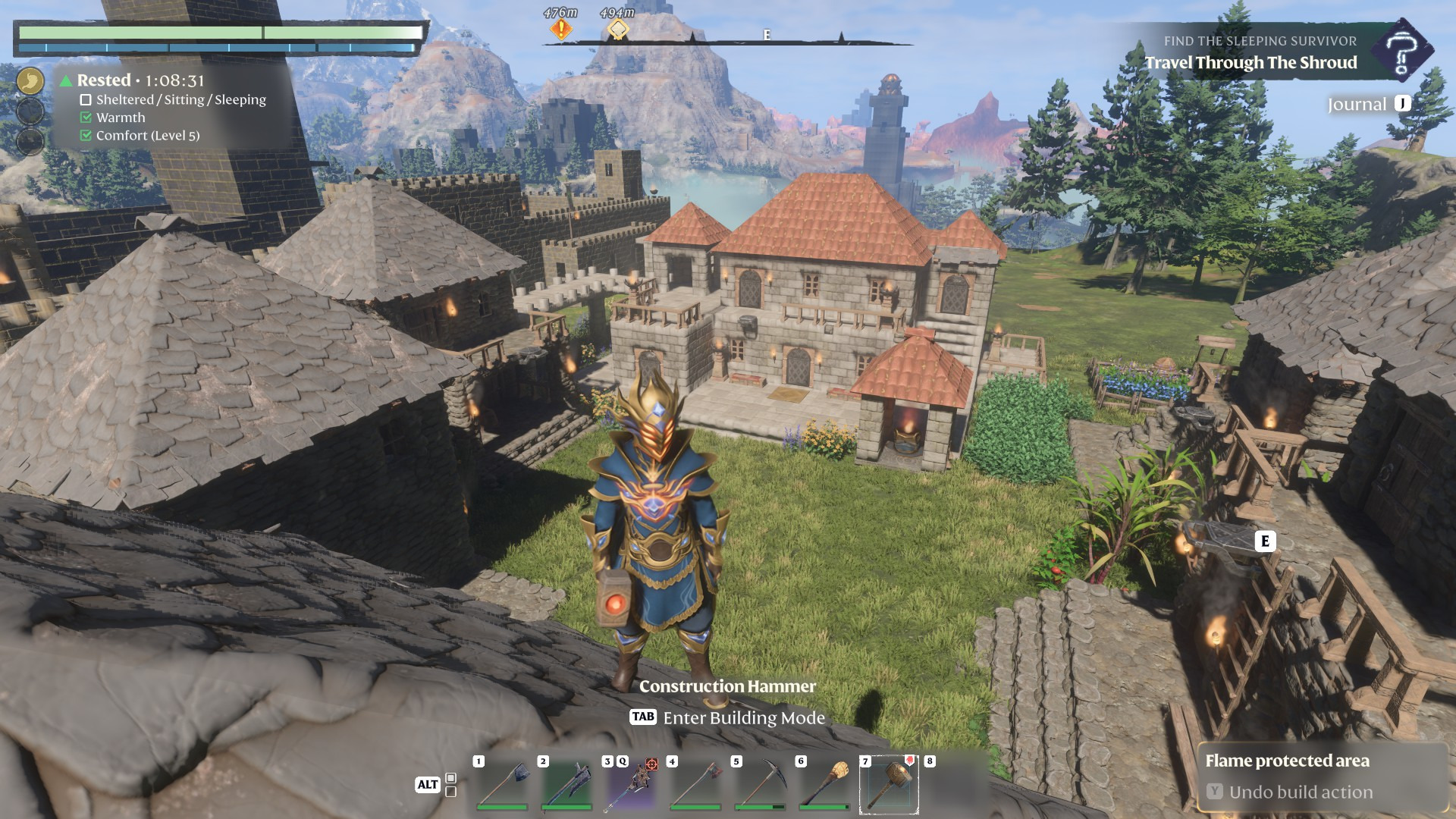The height and width of the screenshot is (819, 1456).
Task: Equip the green double-bladed axe in slot 2
Action: point(566,785)
